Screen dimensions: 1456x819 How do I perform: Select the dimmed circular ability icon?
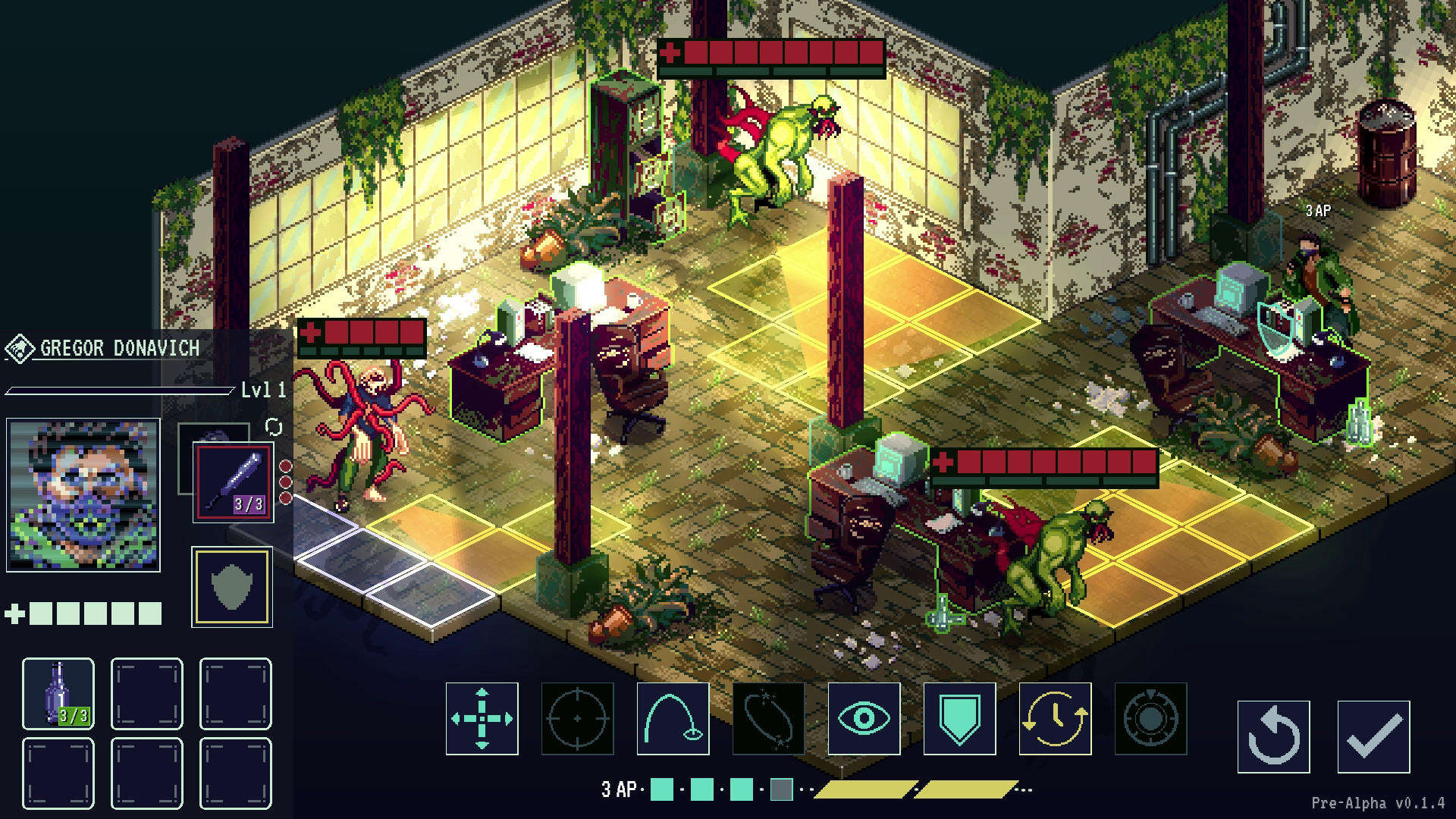coord(1150,718)
